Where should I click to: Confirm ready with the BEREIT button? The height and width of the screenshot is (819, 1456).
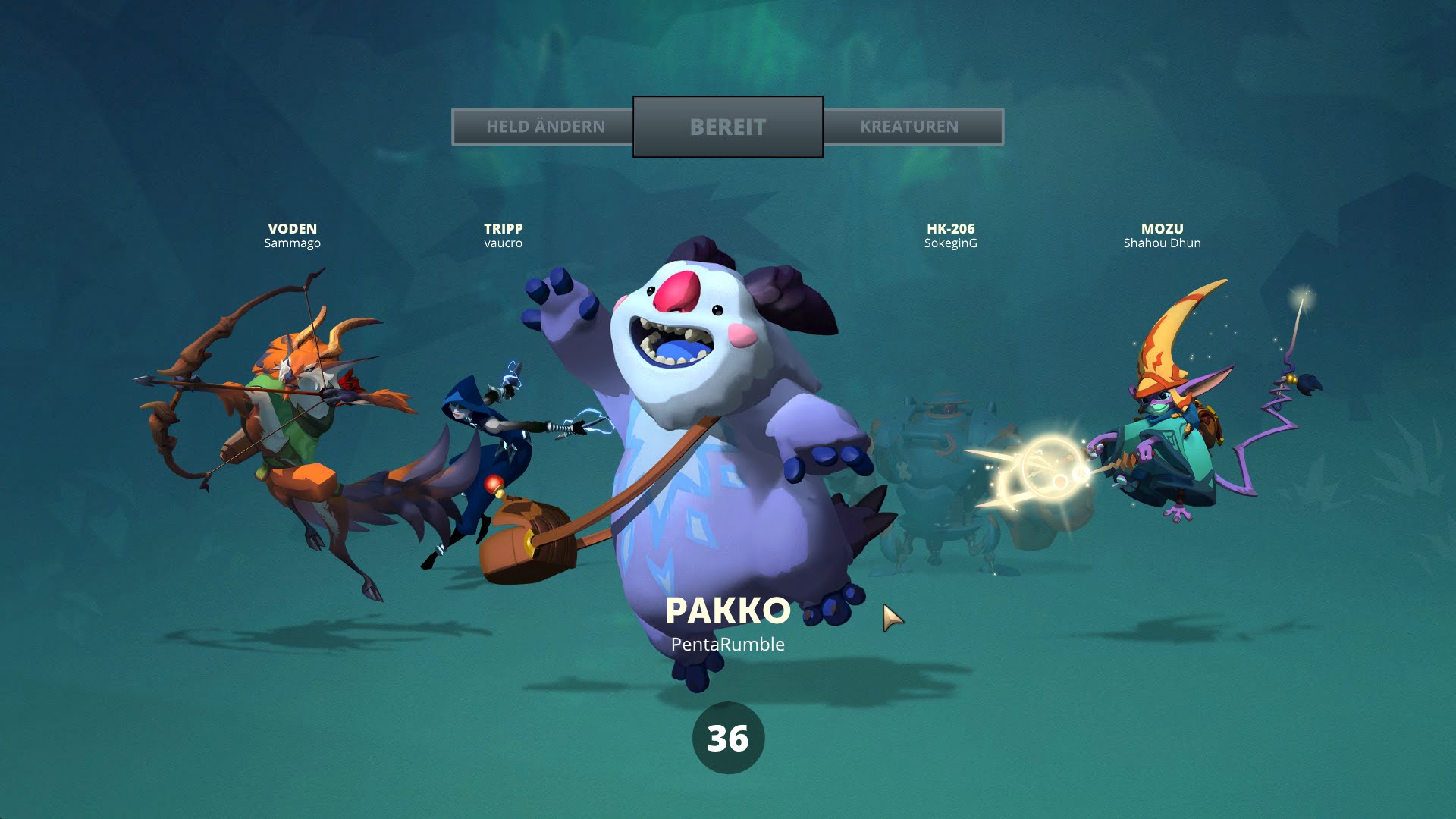727,127
